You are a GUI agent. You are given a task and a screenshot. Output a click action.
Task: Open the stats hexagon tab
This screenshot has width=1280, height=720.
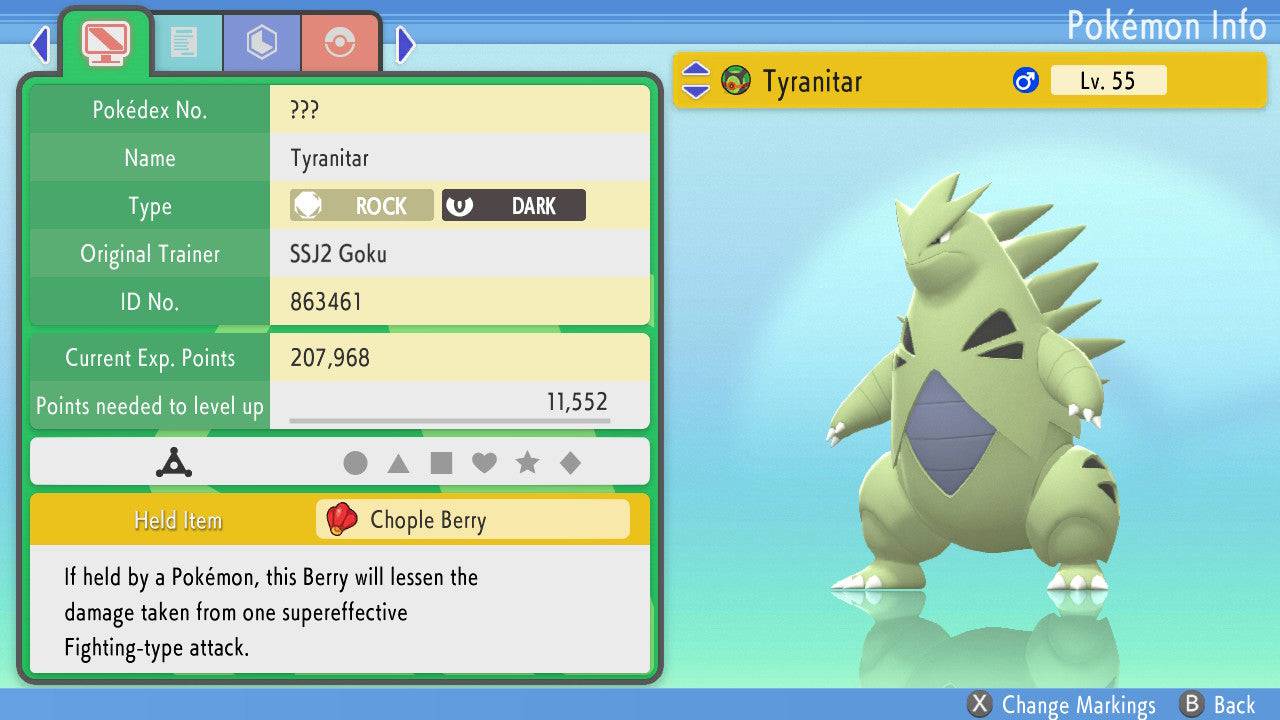click(x=262, y=42)
